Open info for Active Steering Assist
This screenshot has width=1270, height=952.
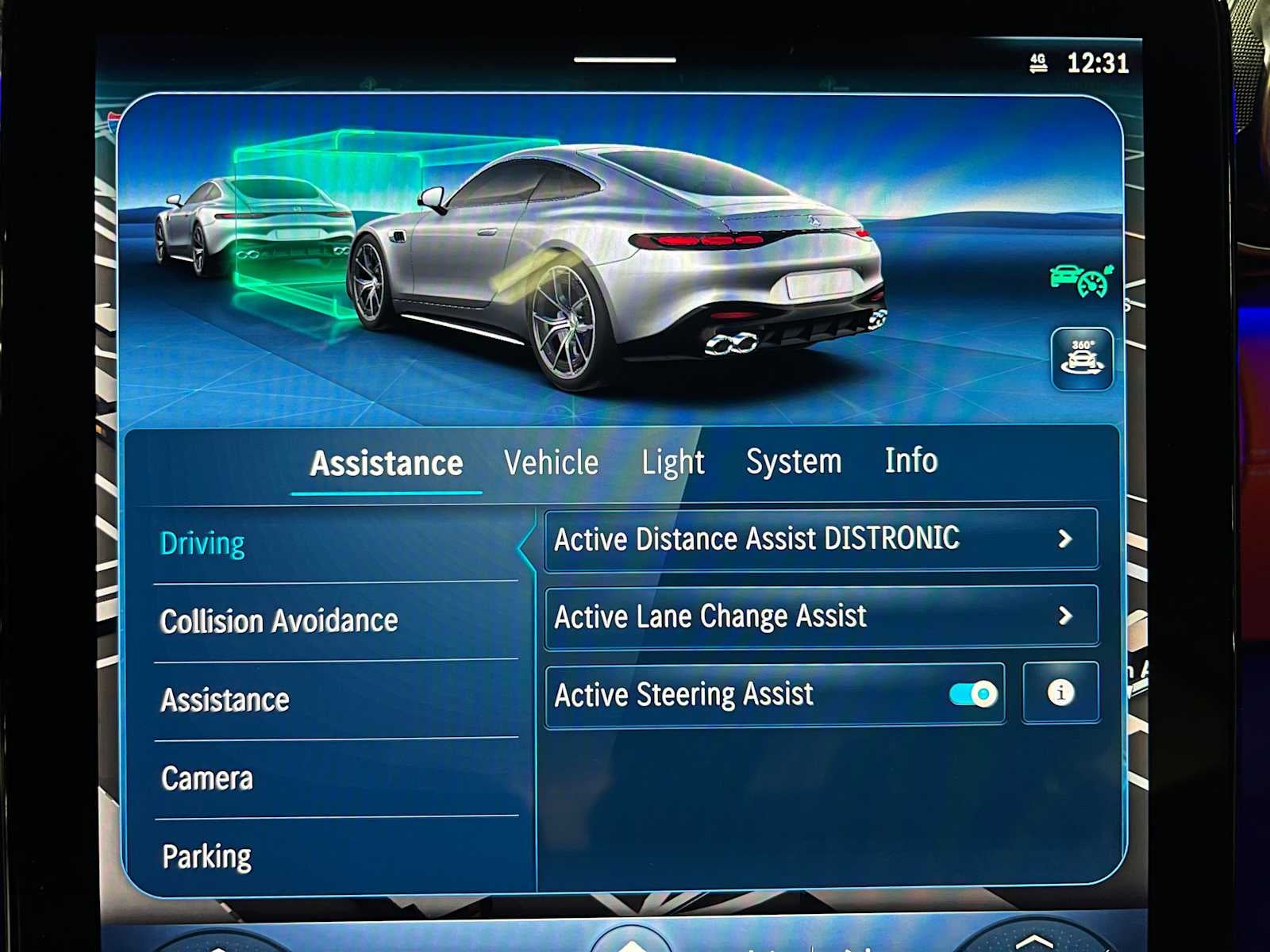1060,693
